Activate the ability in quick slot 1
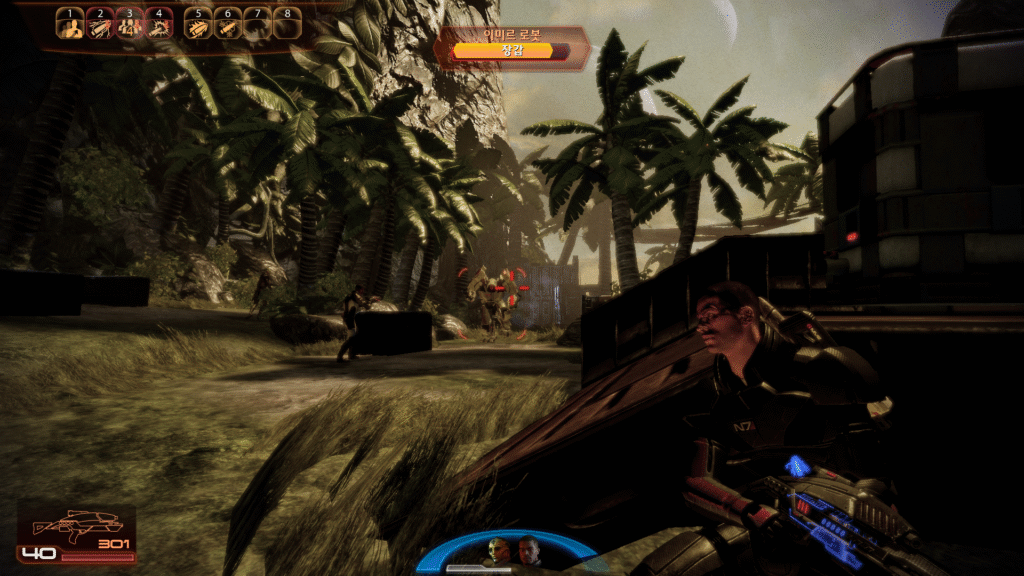The width and height of the screenshot is (1024, 576). [70, 27]
